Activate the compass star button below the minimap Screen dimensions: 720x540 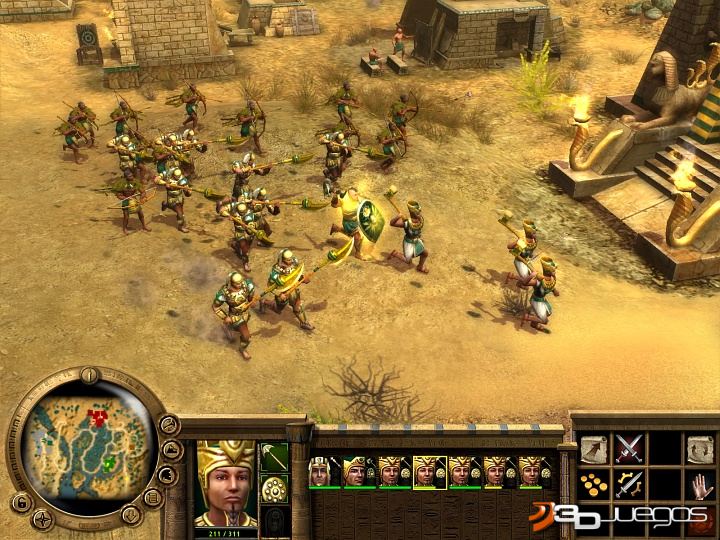click(x=42, y=518)
